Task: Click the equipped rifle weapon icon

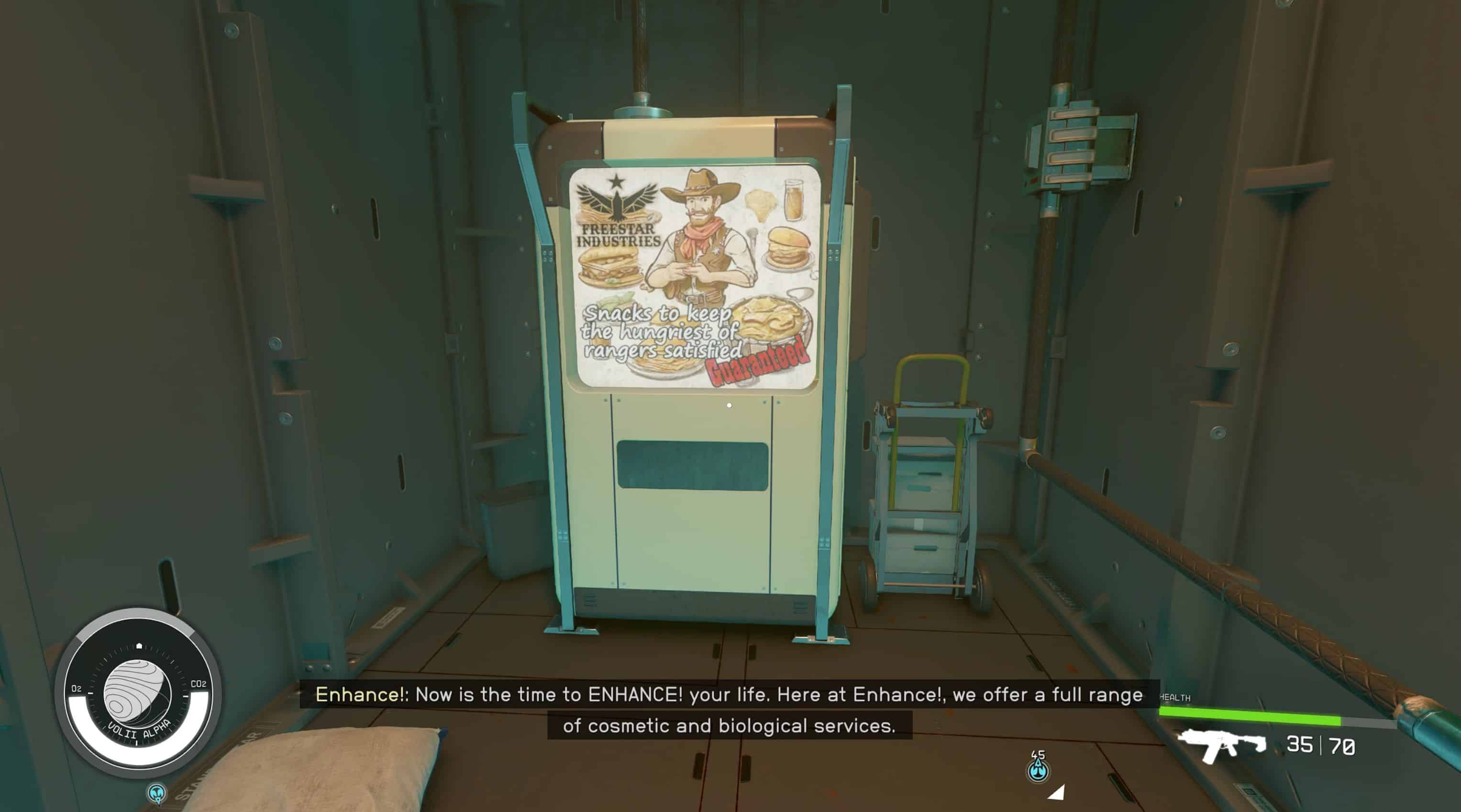Action: 1222,745
